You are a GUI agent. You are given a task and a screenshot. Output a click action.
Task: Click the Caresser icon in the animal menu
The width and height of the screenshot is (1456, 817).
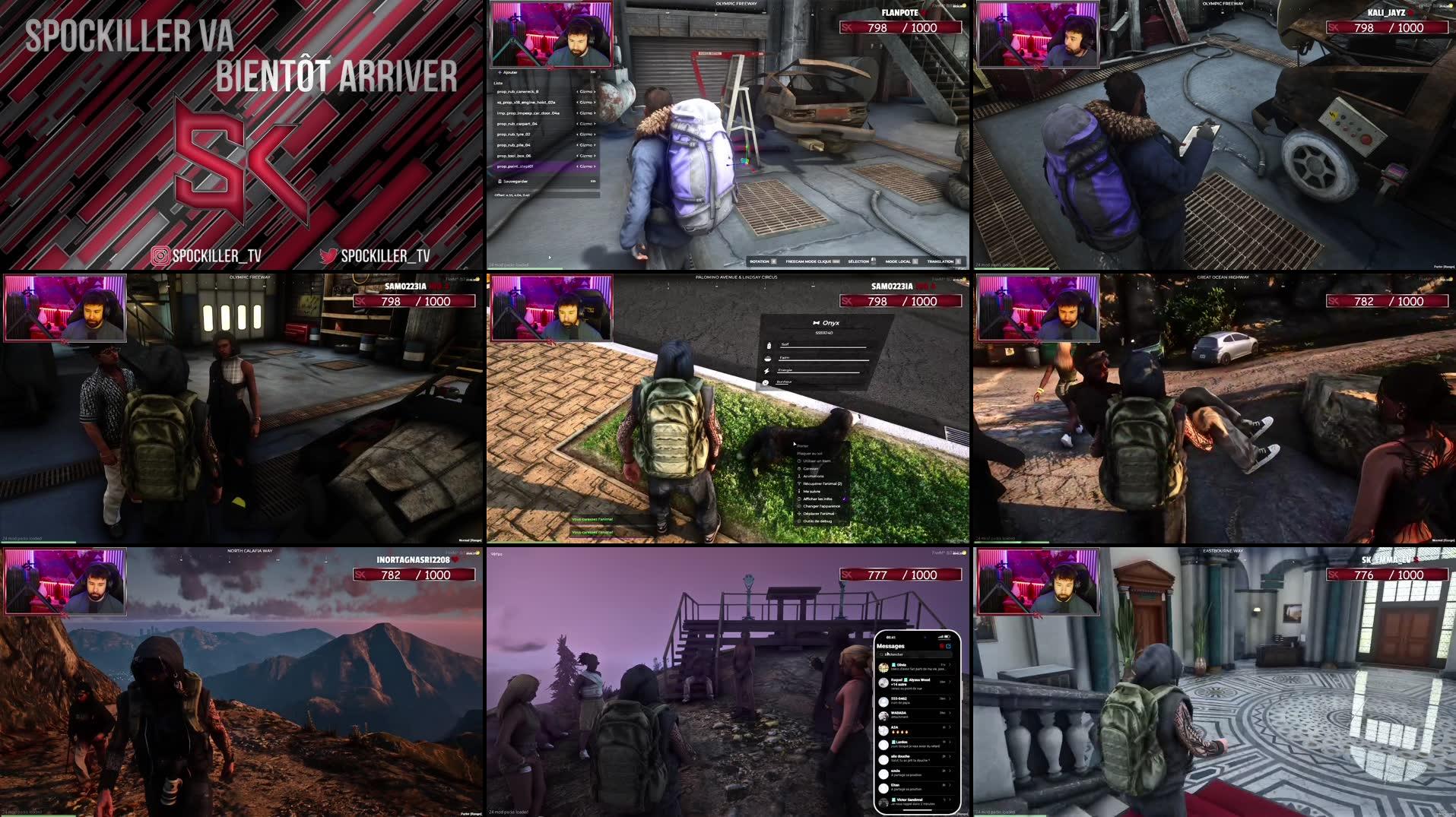point(799,469)
